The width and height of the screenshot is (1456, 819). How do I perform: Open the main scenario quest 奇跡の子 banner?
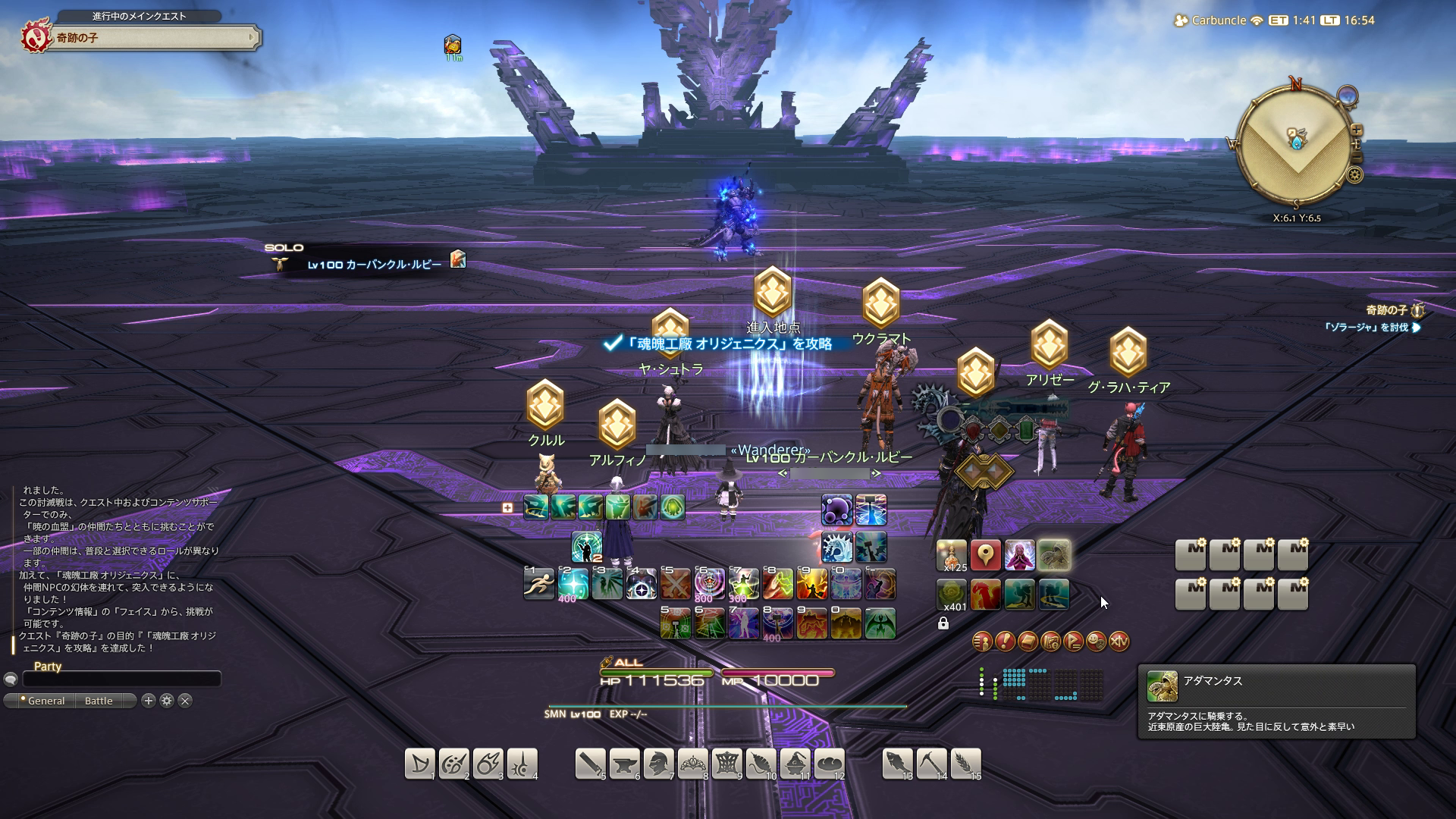pos(152,38)
